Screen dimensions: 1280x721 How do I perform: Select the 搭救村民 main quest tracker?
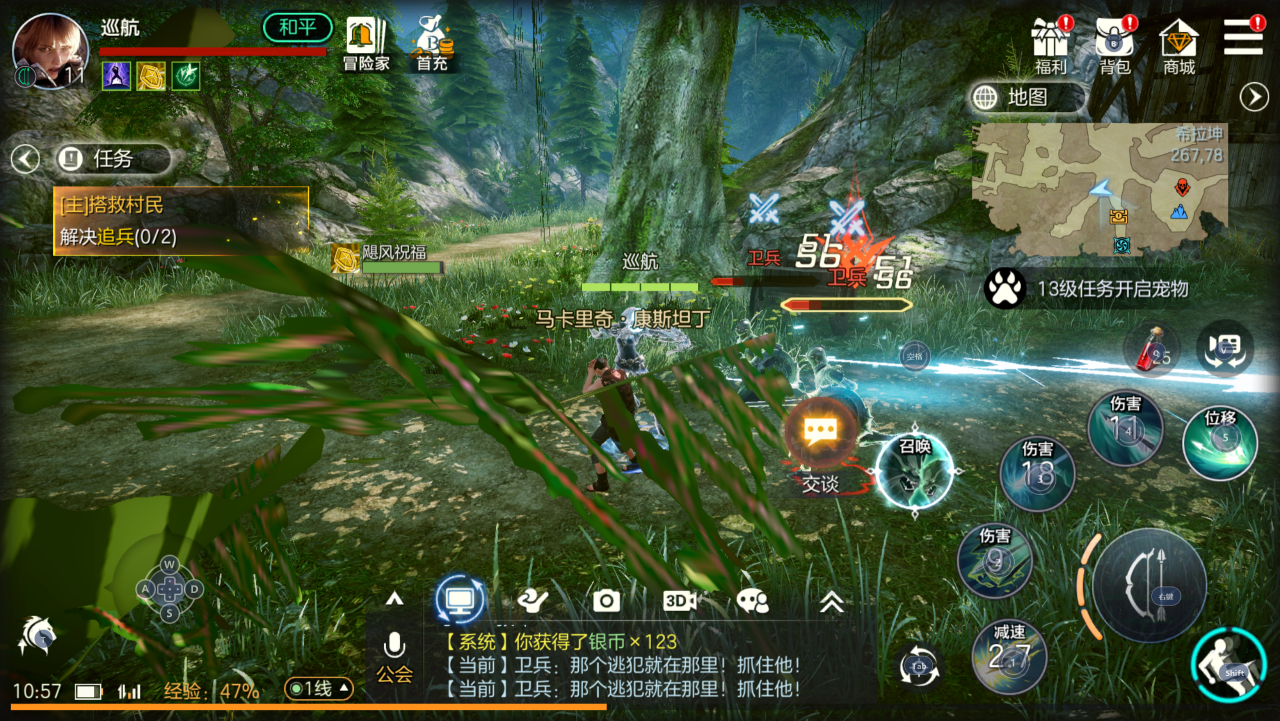[x=180, y=221]
